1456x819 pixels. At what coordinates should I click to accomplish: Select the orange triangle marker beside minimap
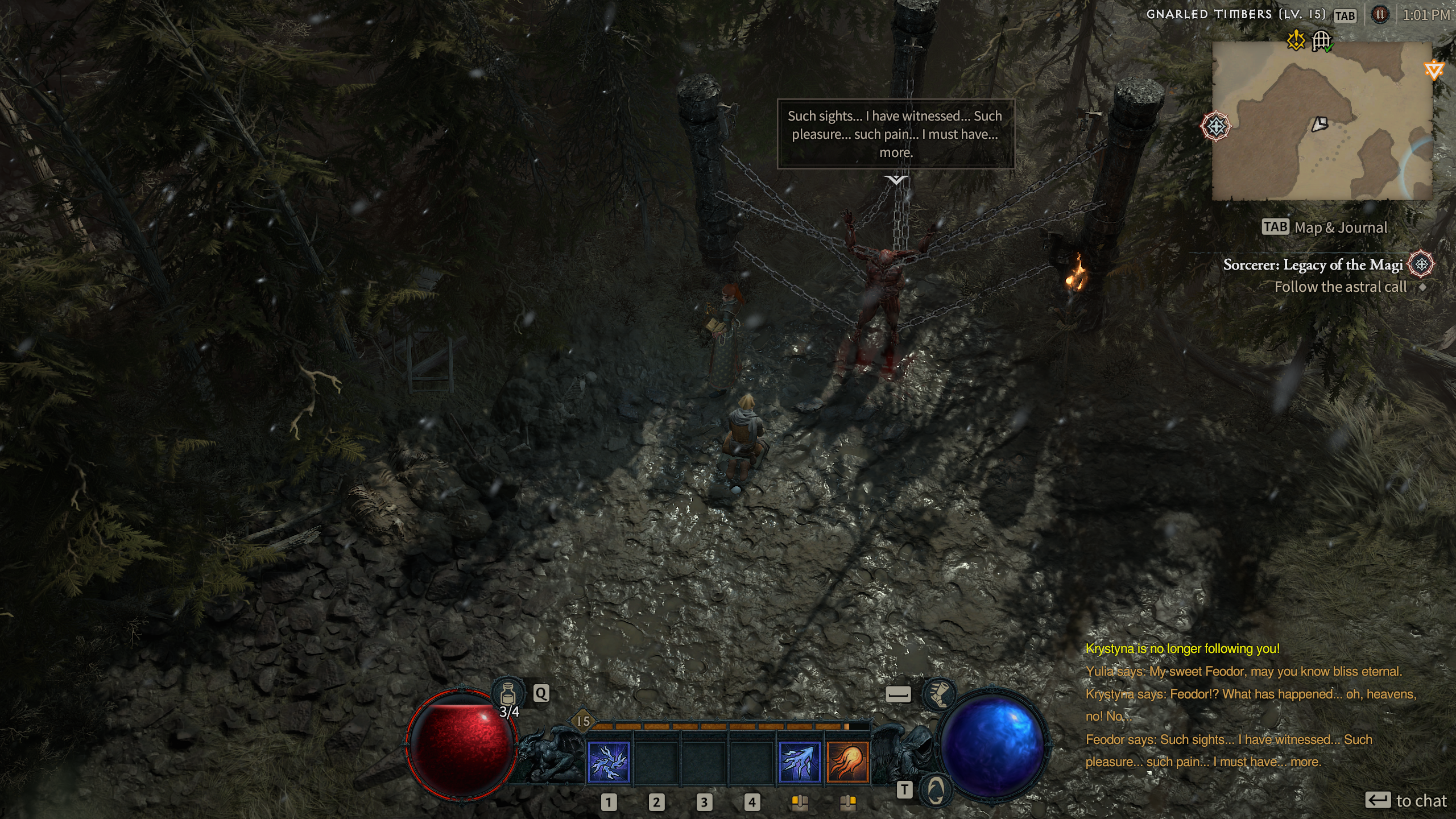pos(1434,71)
